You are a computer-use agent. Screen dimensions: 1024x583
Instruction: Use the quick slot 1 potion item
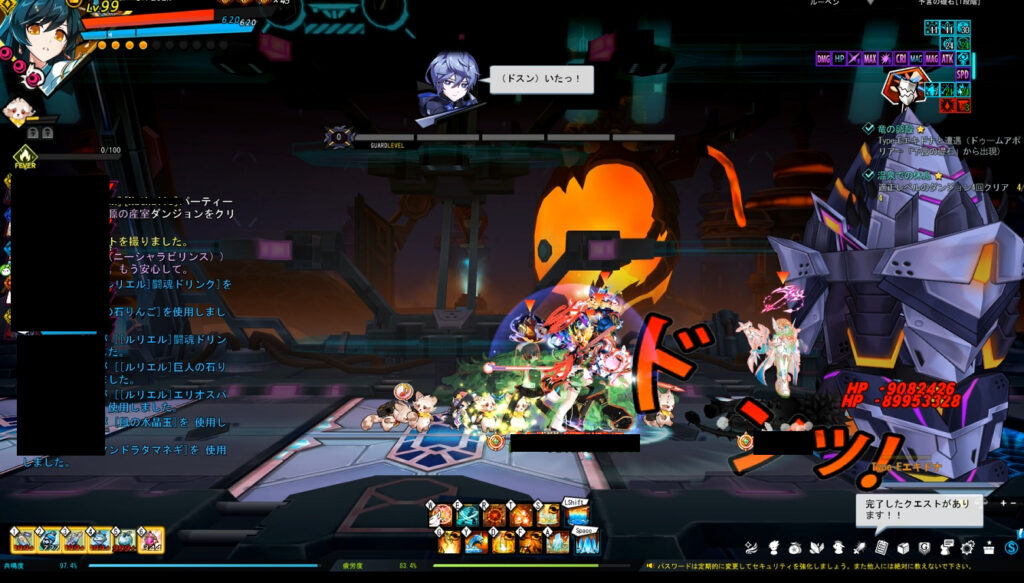[x=24, y=541]
